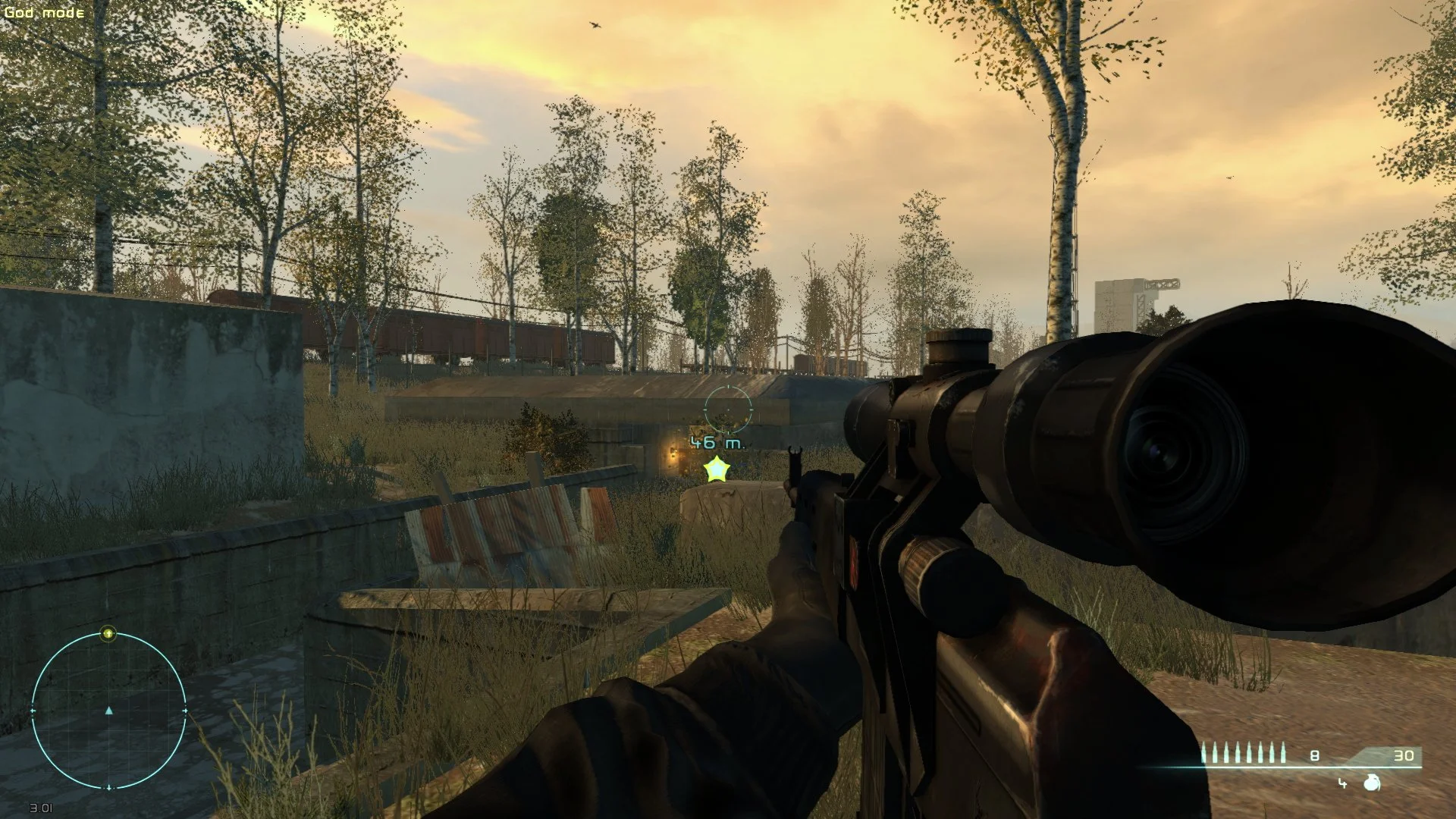The width and height of the screenshot is (1456, 819).
Task: Expand the grenade count display showing 4
Action: tap(1342, 783)
